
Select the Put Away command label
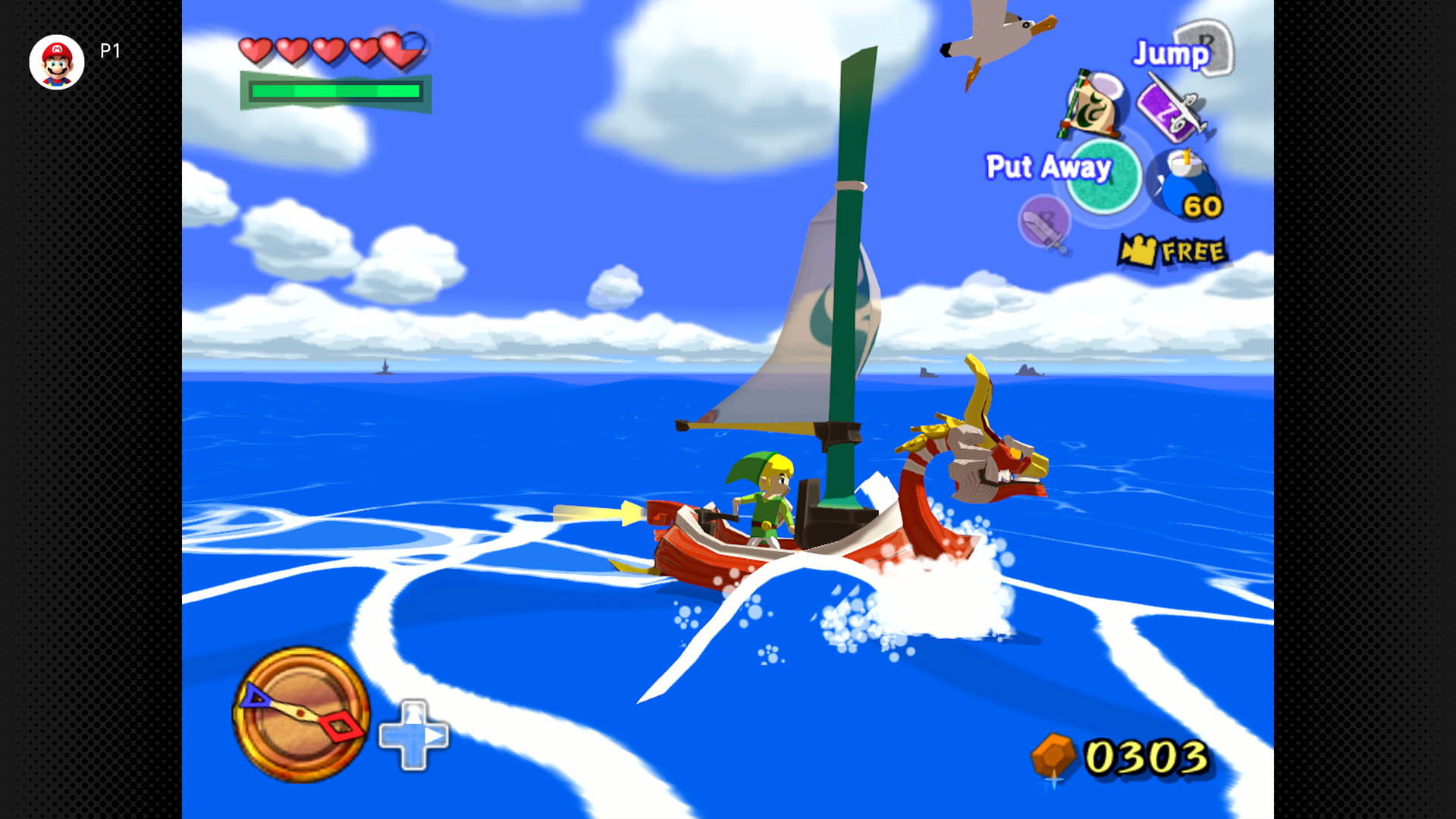[1050, 165]
